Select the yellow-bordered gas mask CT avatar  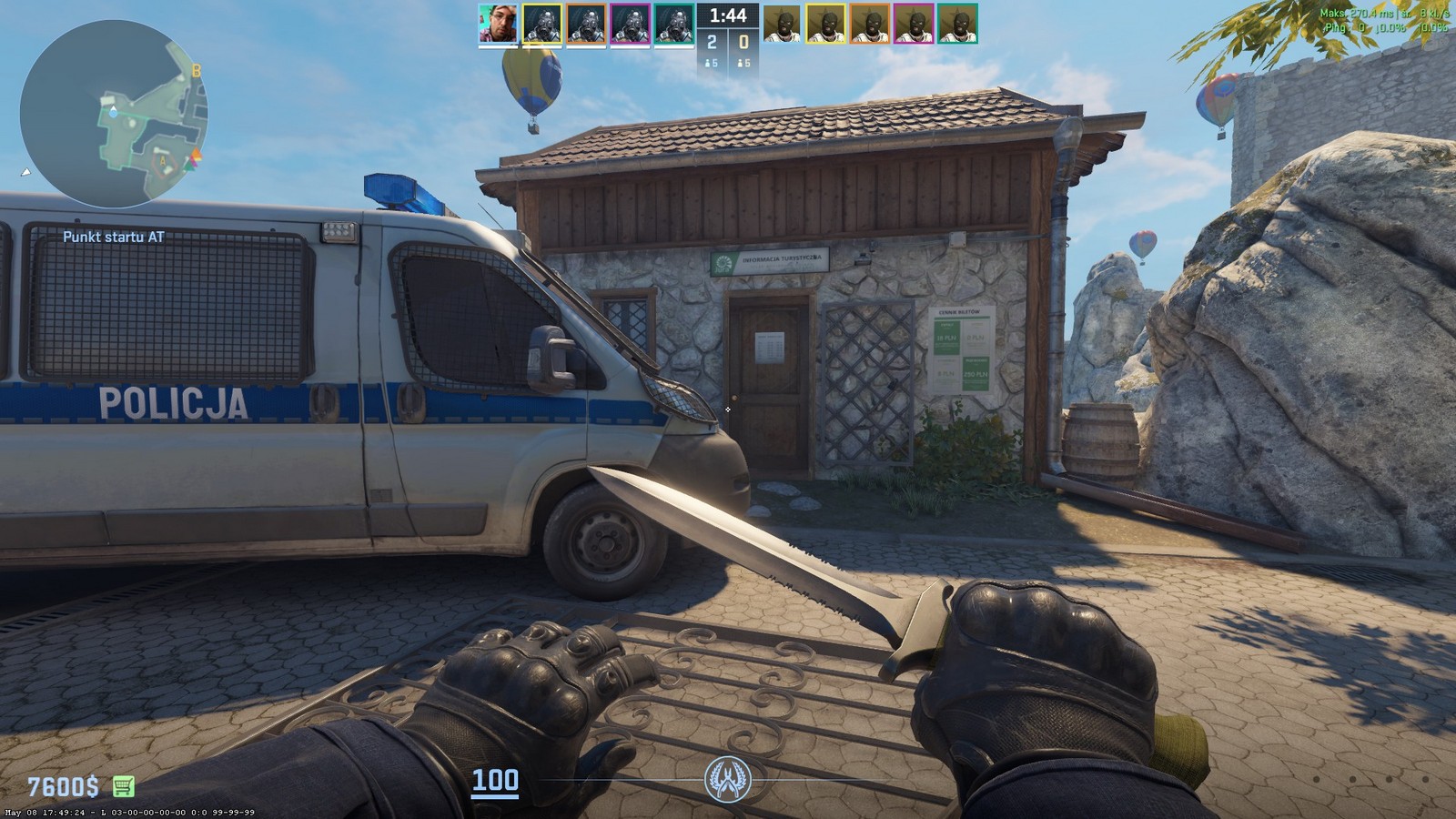click(541, 24)
